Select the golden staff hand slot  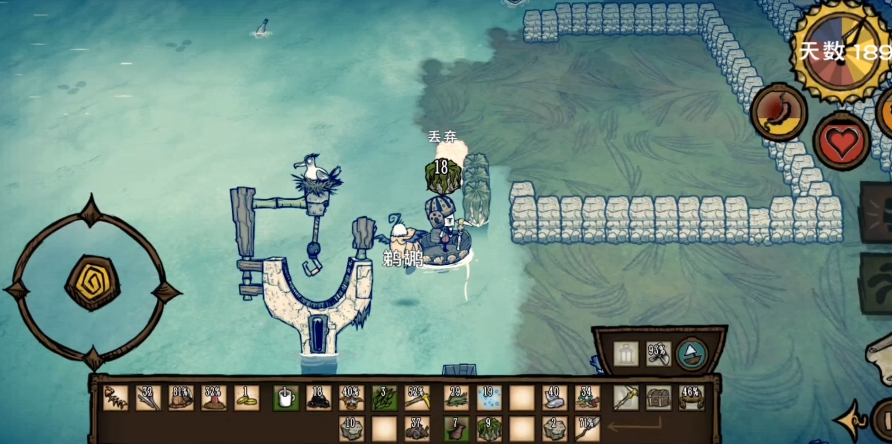[626, 398]
